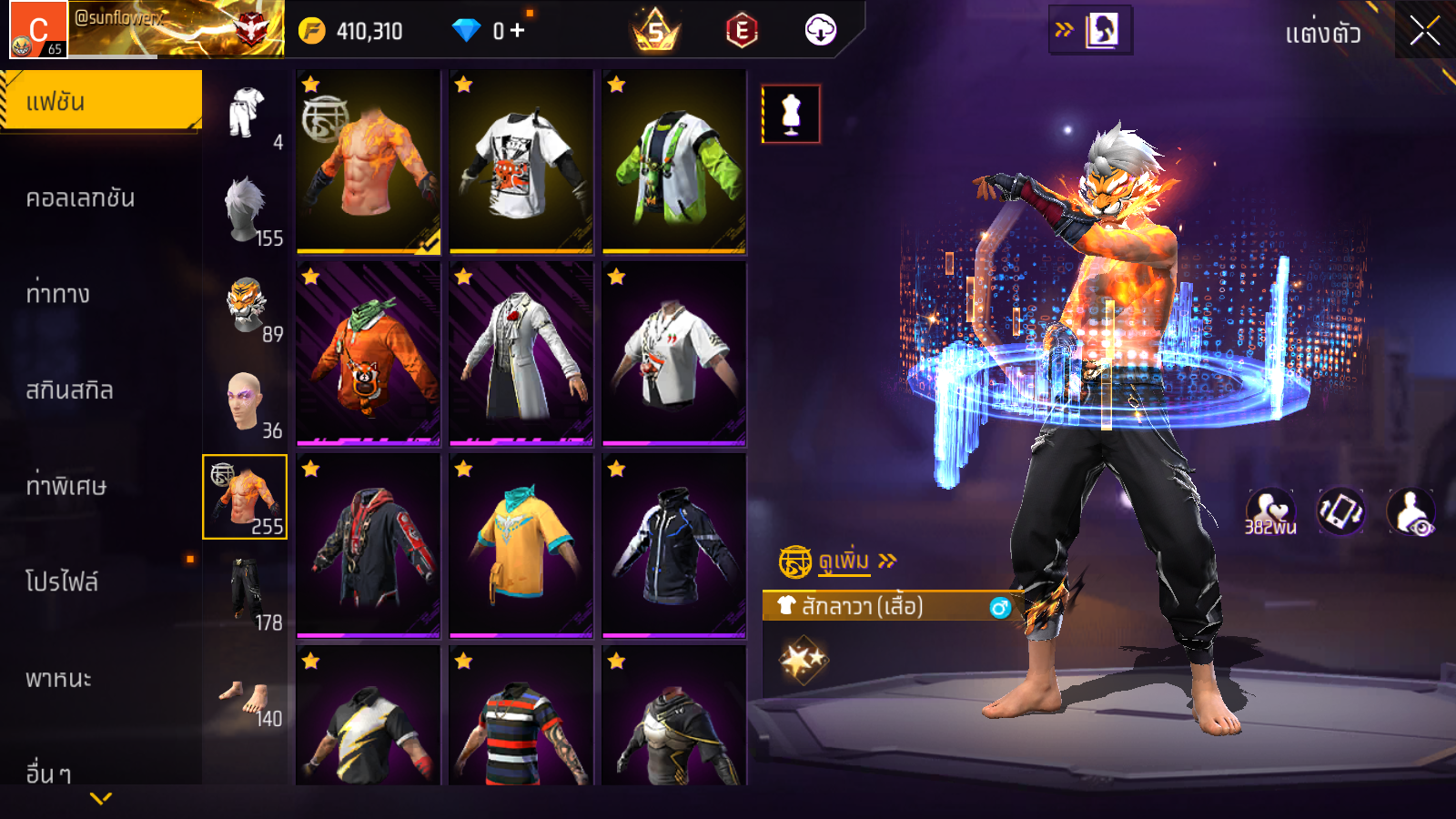Choose the white formal coat with rose
The width and height of the screenshot is (1456, 819).
521,354
